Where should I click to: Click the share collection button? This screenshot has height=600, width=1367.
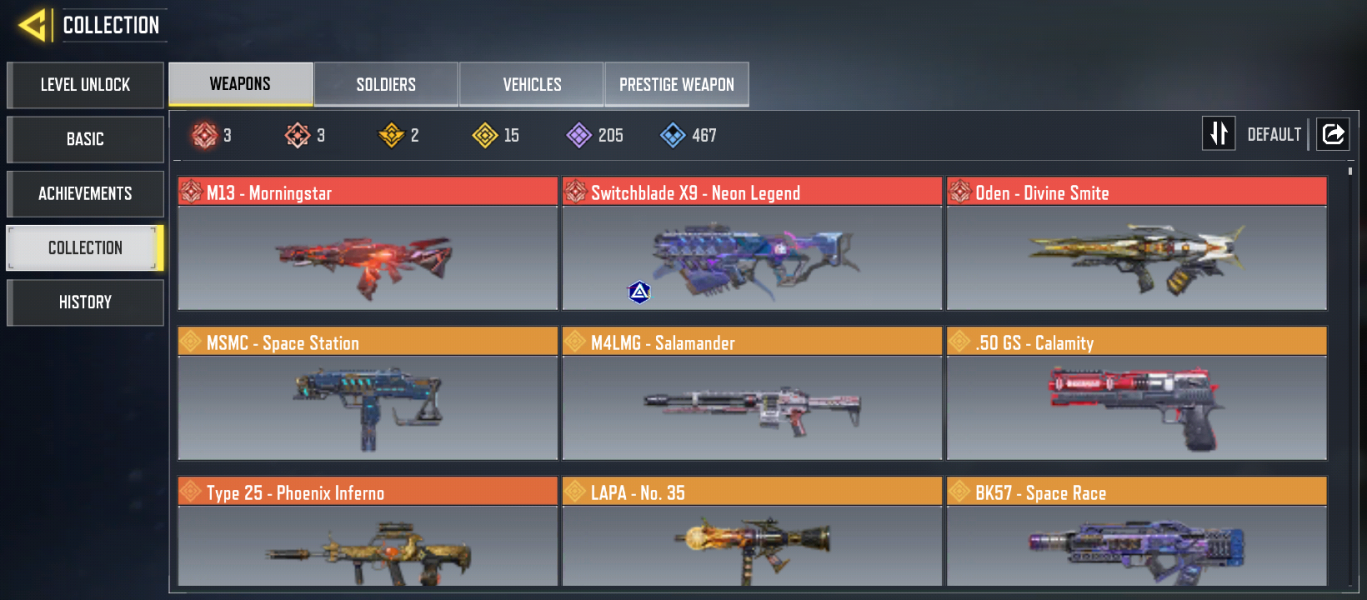1332,134
